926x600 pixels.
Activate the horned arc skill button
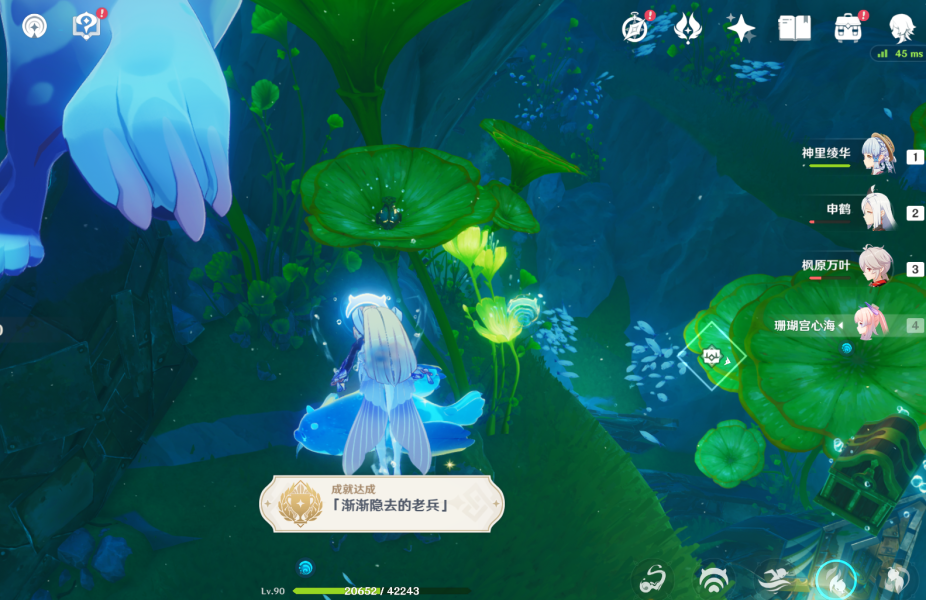click(713, 579)
